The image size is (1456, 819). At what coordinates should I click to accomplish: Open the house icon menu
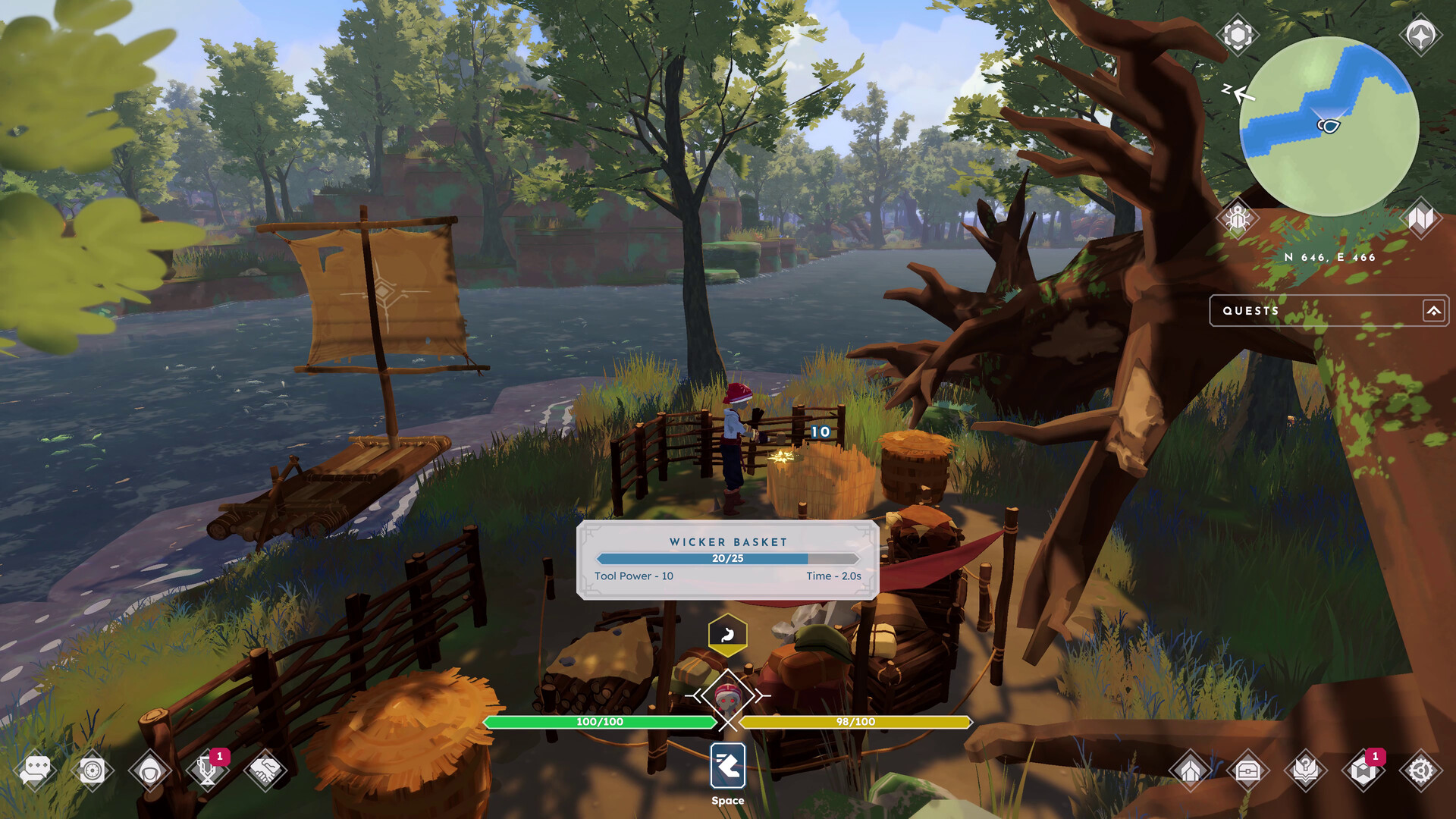point(1190,771)
